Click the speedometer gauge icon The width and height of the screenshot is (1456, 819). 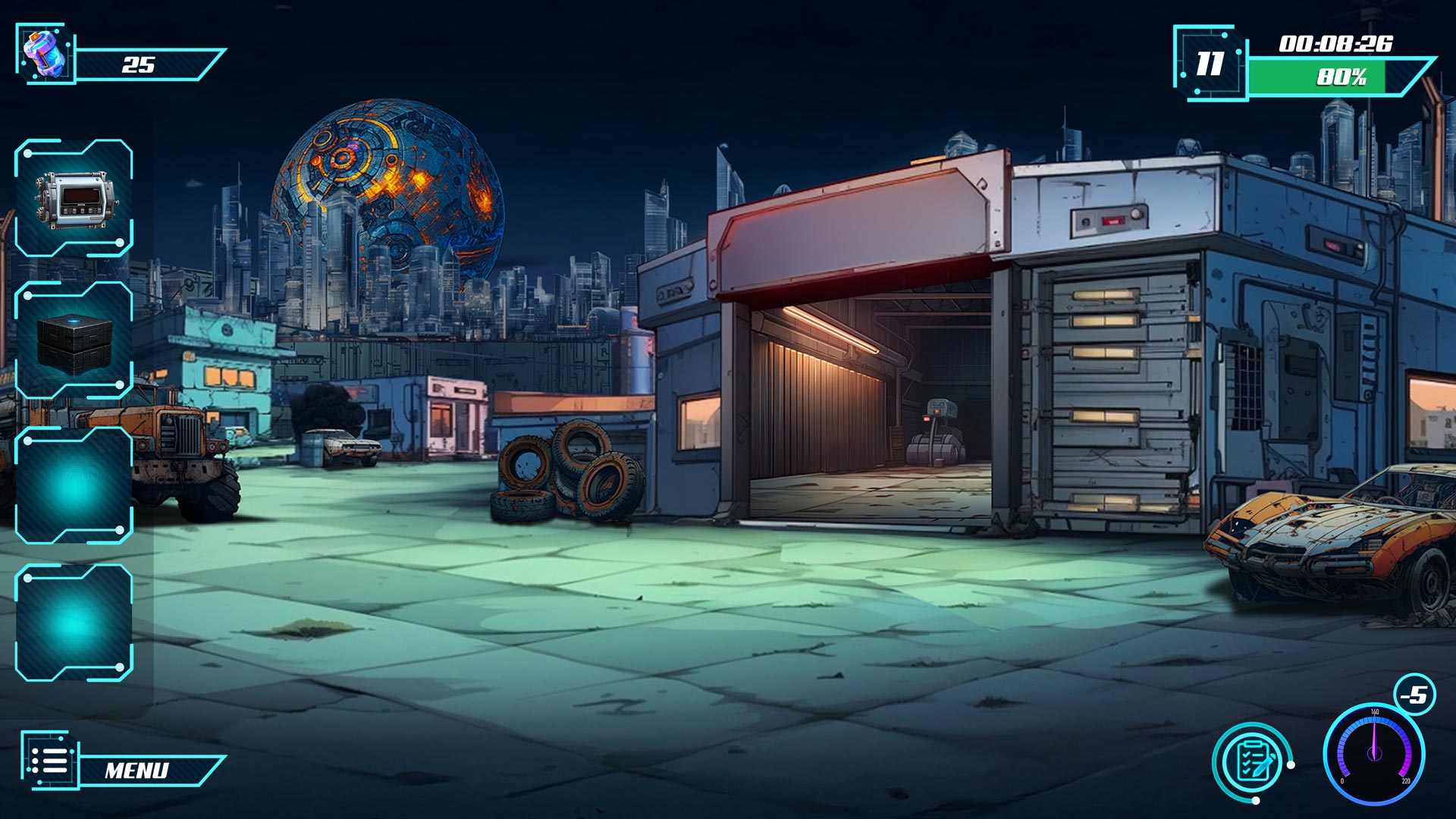point(1373,755)
